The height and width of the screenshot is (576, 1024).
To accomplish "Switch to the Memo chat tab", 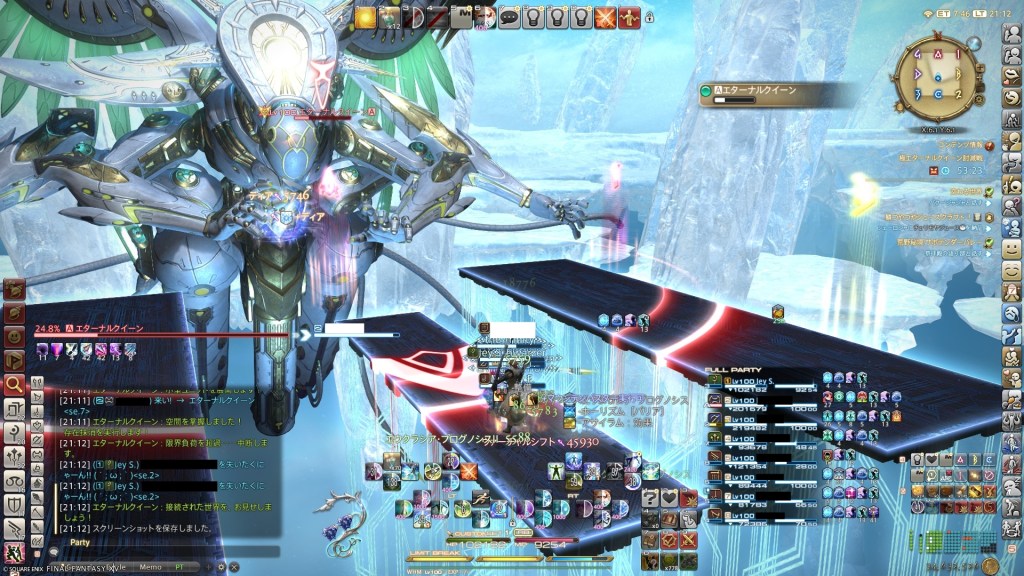I will click(x=150, y=566).
